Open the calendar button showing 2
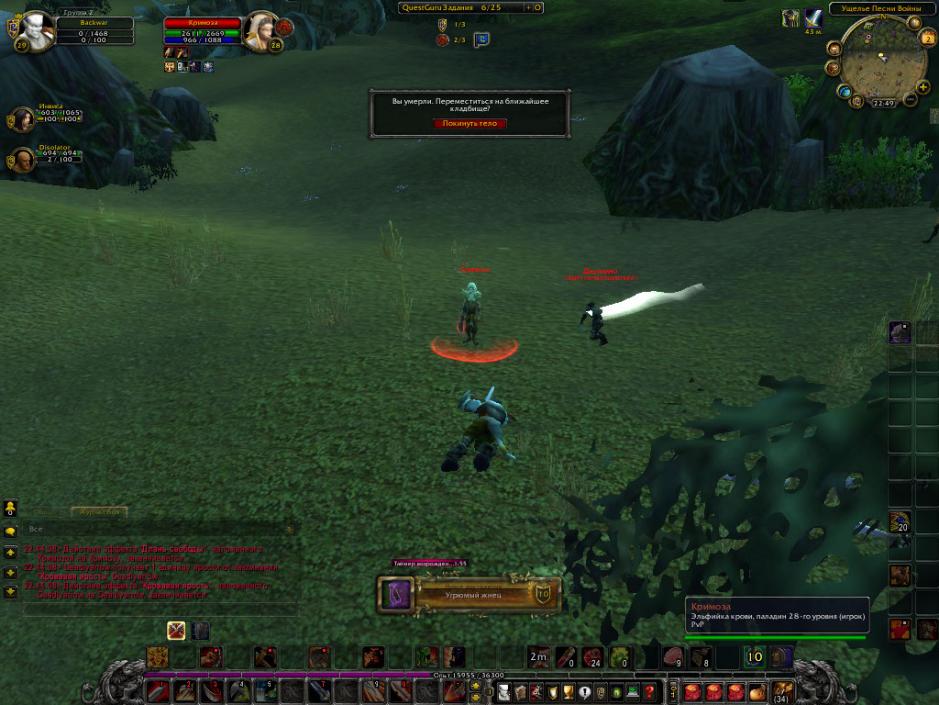Screen dimensions: 939x705 926,39
